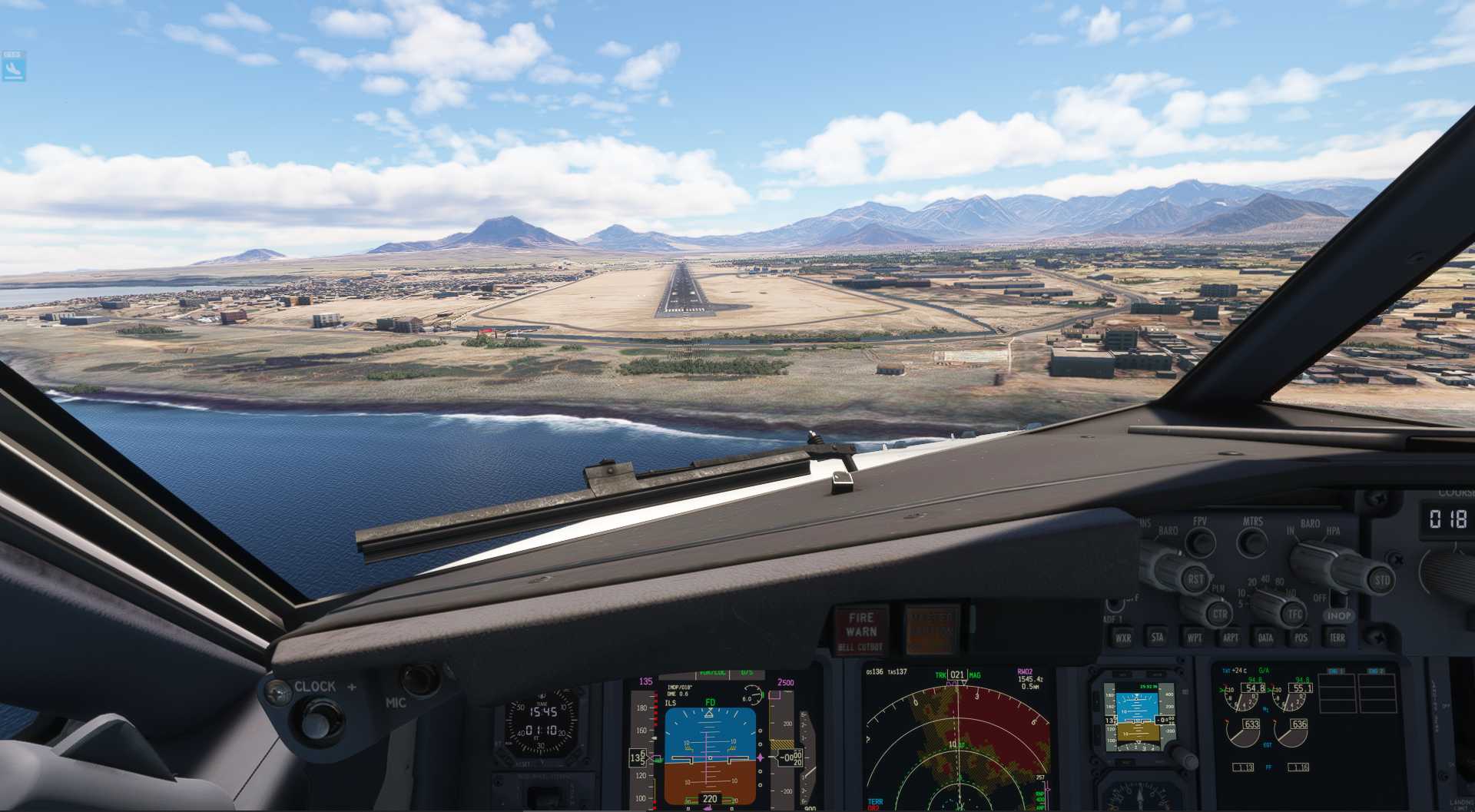This screenshot has height=812, width=1475.
Task: Toggle the TERR terrain map button
Action: (x=1337, y=638)
